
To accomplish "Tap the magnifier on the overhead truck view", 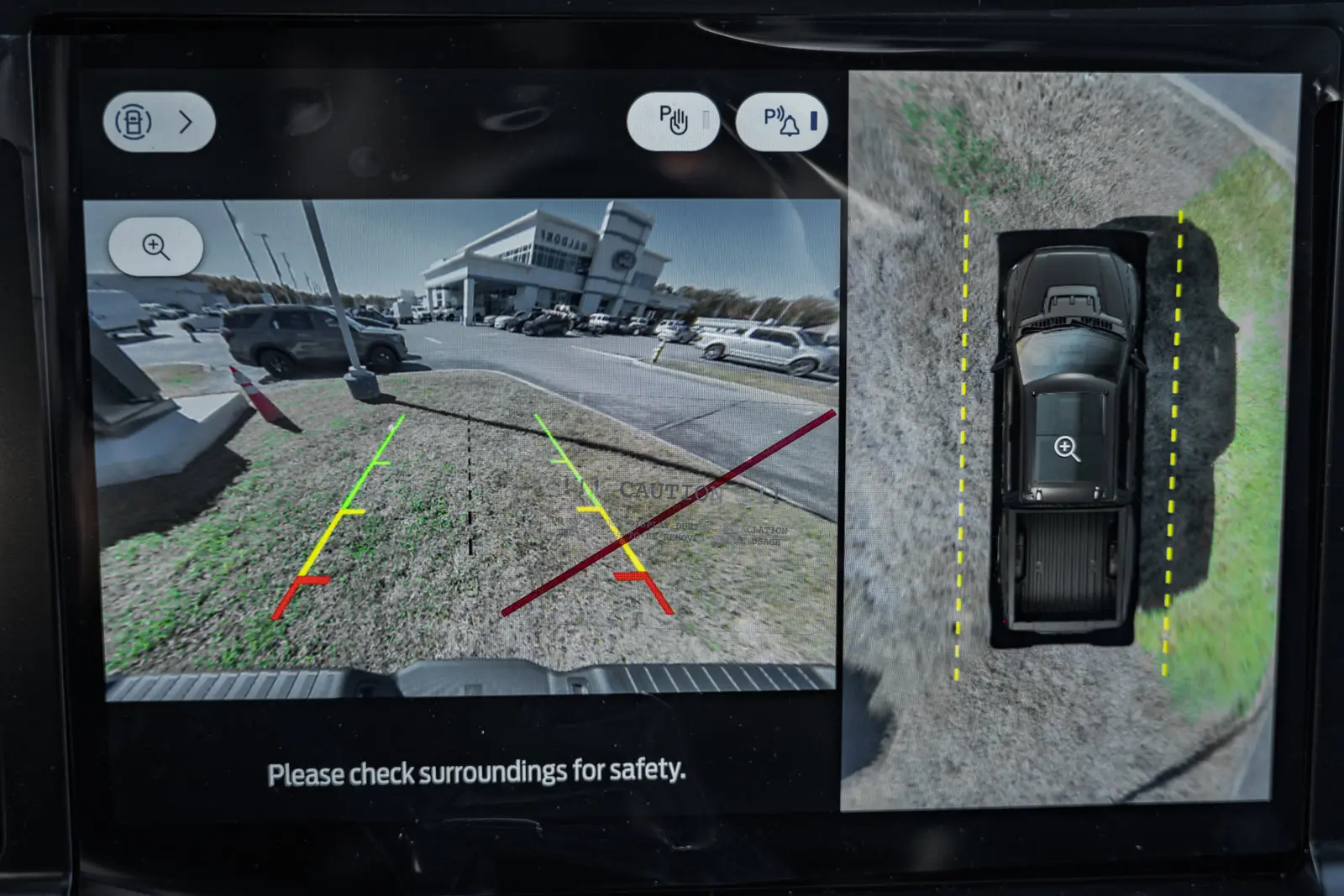I will (1067, 448).
